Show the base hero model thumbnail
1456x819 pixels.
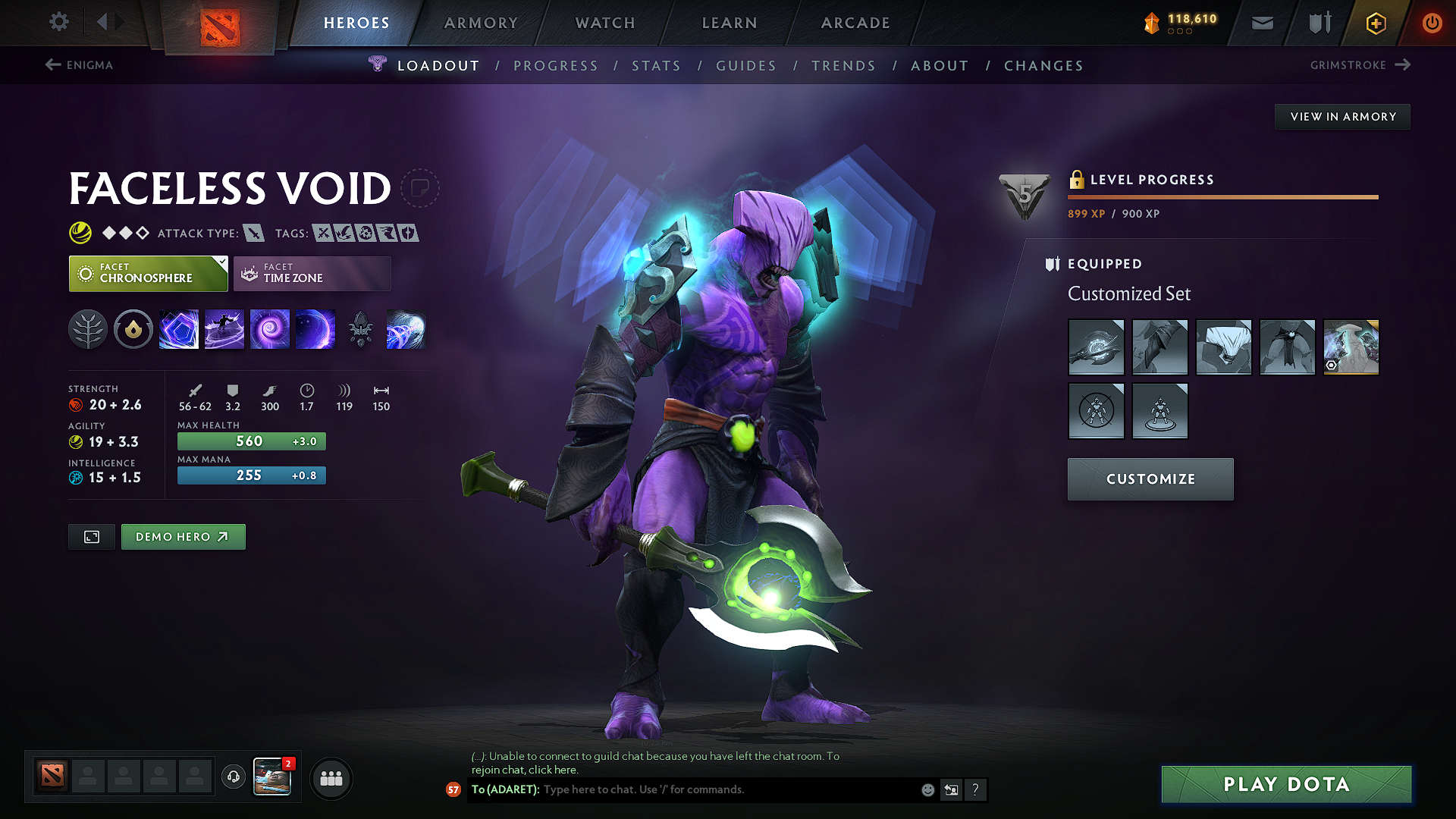[x=1160, y=411]
